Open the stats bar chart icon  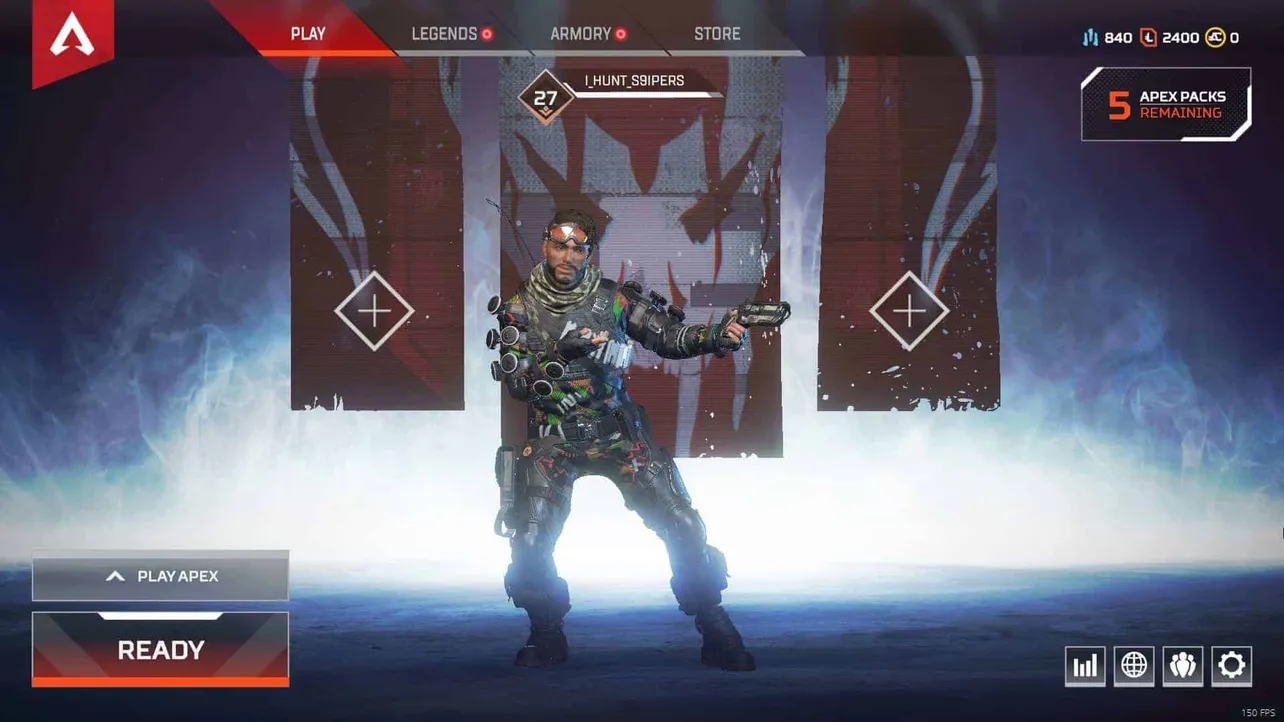[1085, 665]
